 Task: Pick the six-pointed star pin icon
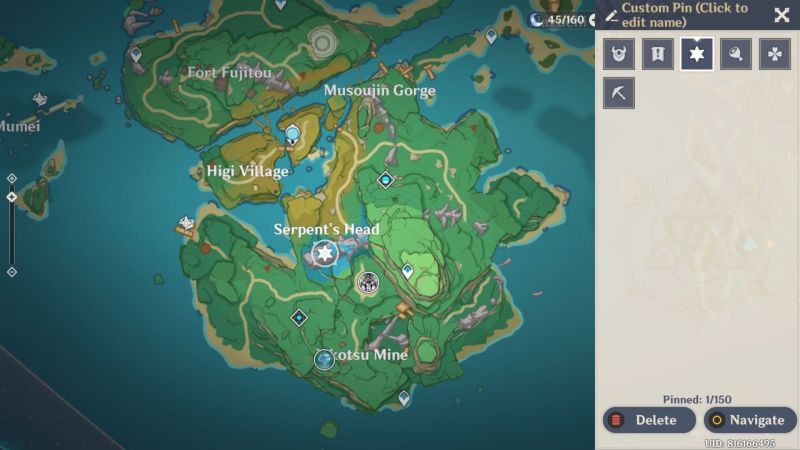coord(697,54)
